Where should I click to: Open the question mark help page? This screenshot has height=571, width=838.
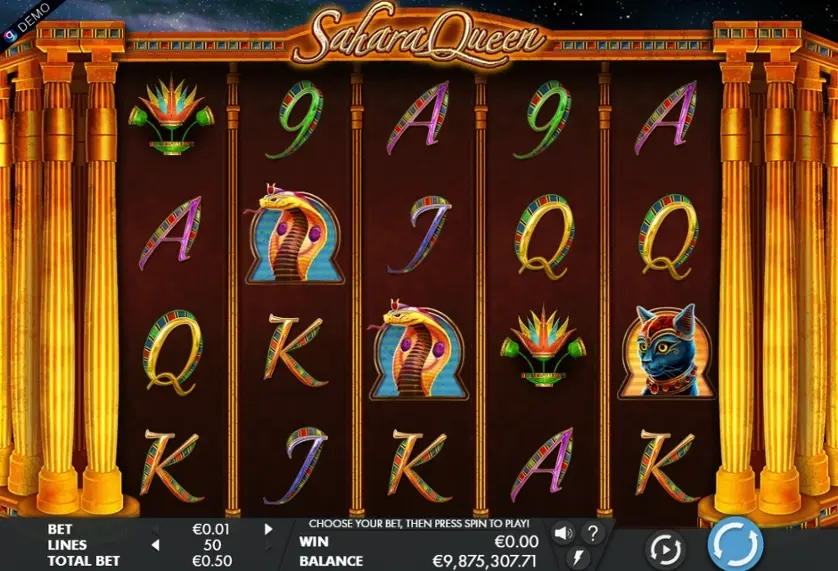pos(593,532)
